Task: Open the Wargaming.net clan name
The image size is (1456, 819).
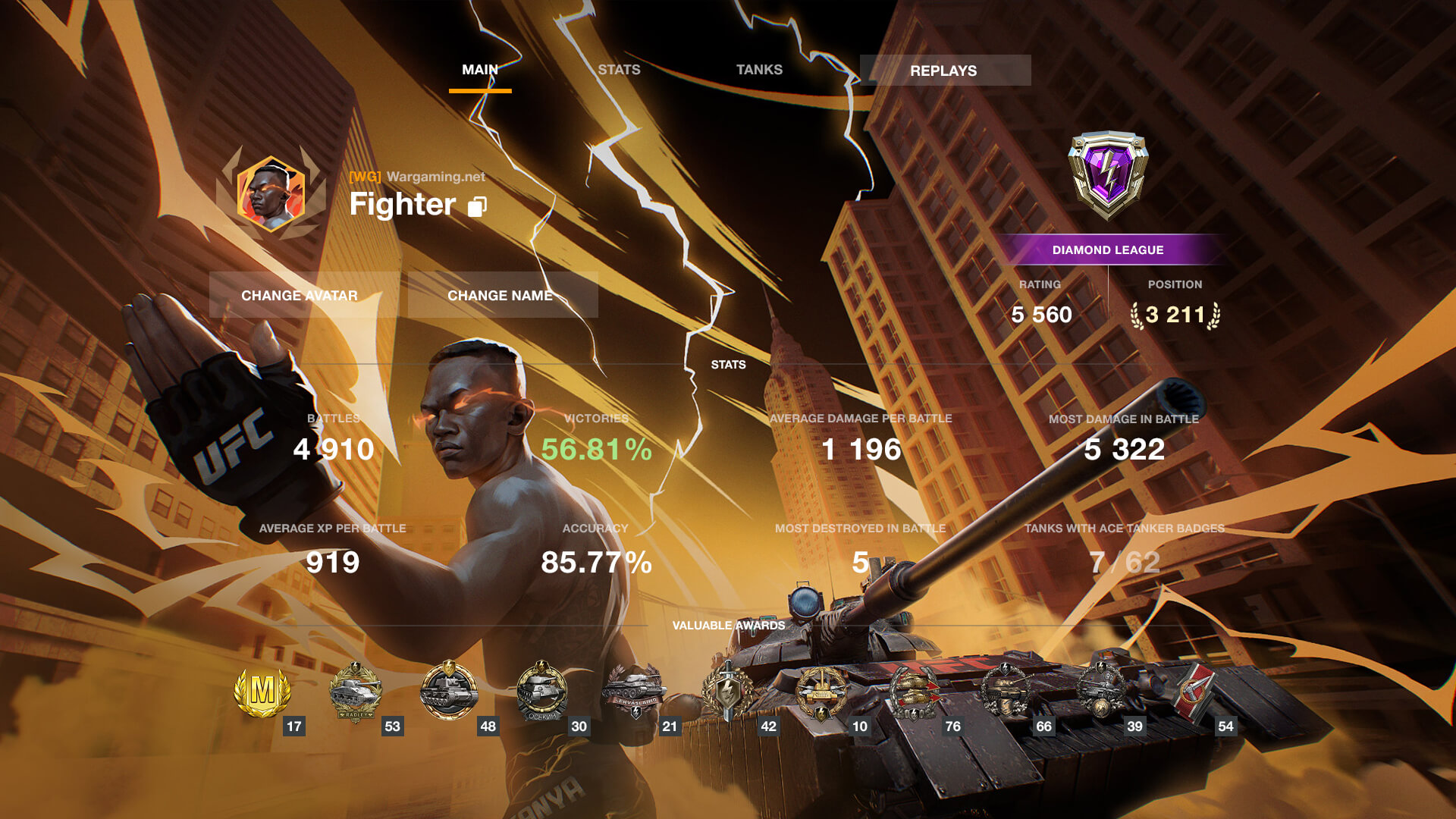Action: (x=435, y=177)
